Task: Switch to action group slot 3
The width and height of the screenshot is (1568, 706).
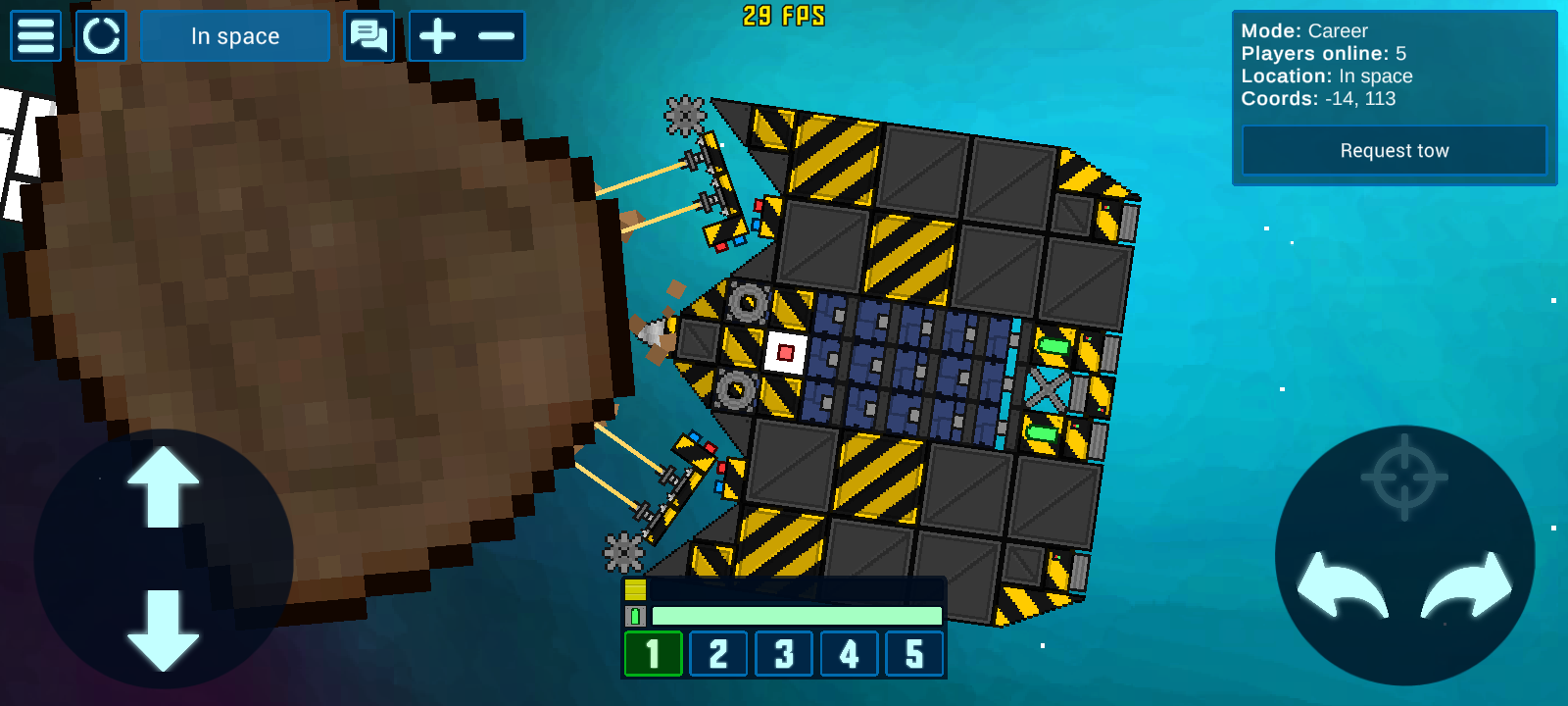Action: [x=784, y=654]
